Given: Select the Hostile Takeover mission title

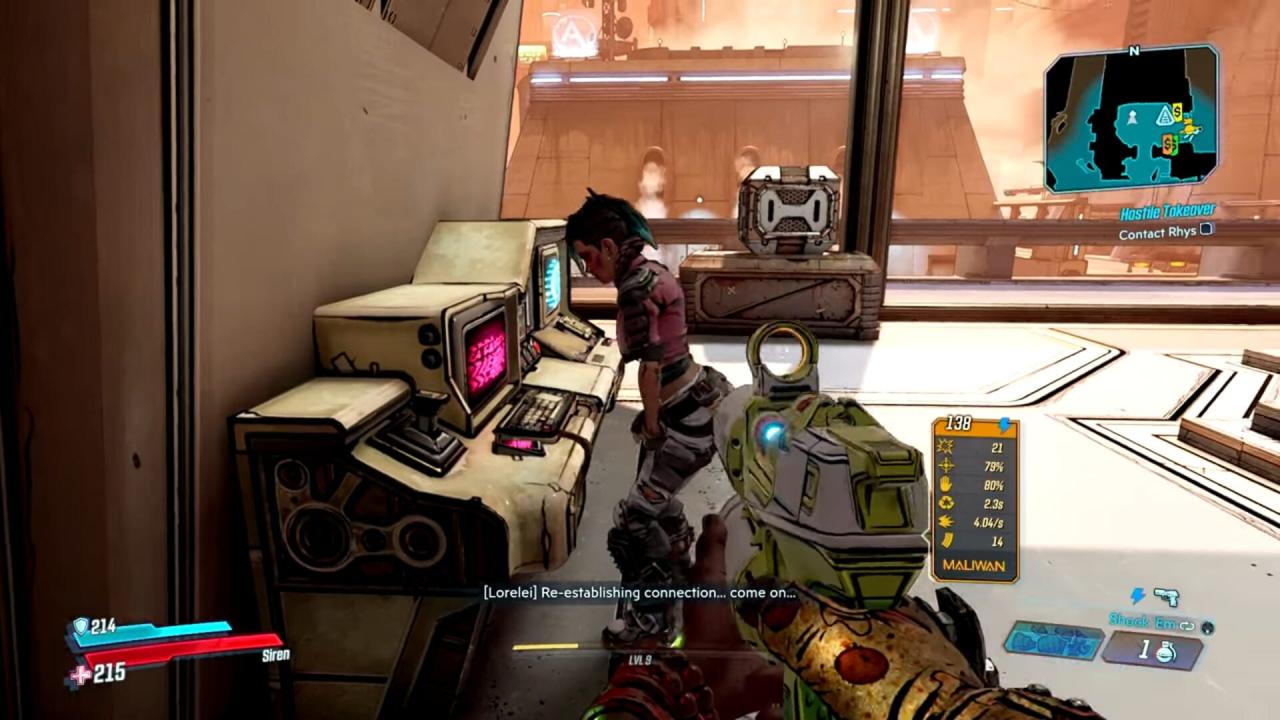Looking at the screenshot, I should pyautogui.click(x=1166, y=212).
